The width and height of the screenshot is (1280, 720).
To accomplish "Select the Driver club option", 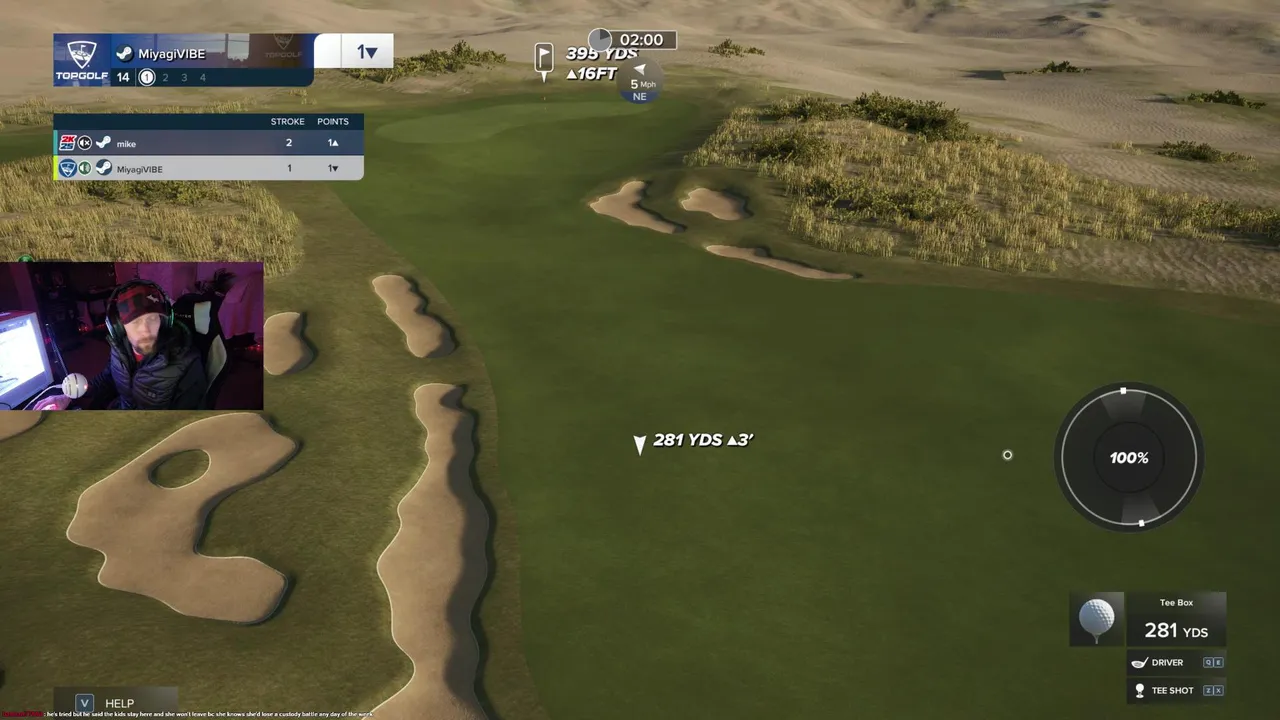I will (x=1167, y=662).
